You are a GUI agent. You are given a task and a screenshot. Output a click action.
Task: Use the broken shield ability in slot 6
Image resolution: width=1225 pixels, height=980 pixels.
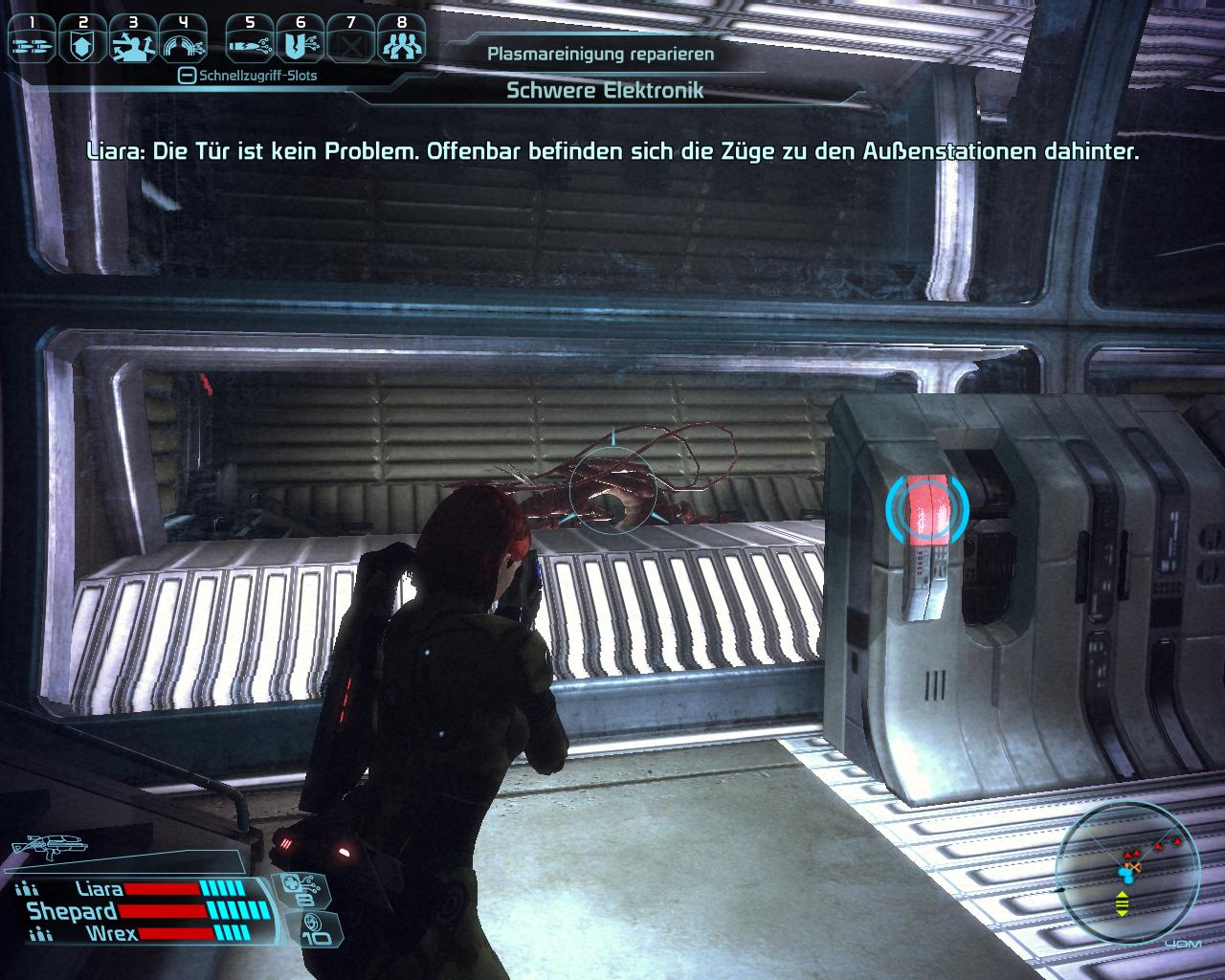pyautogui.click(x=301, y=41)
